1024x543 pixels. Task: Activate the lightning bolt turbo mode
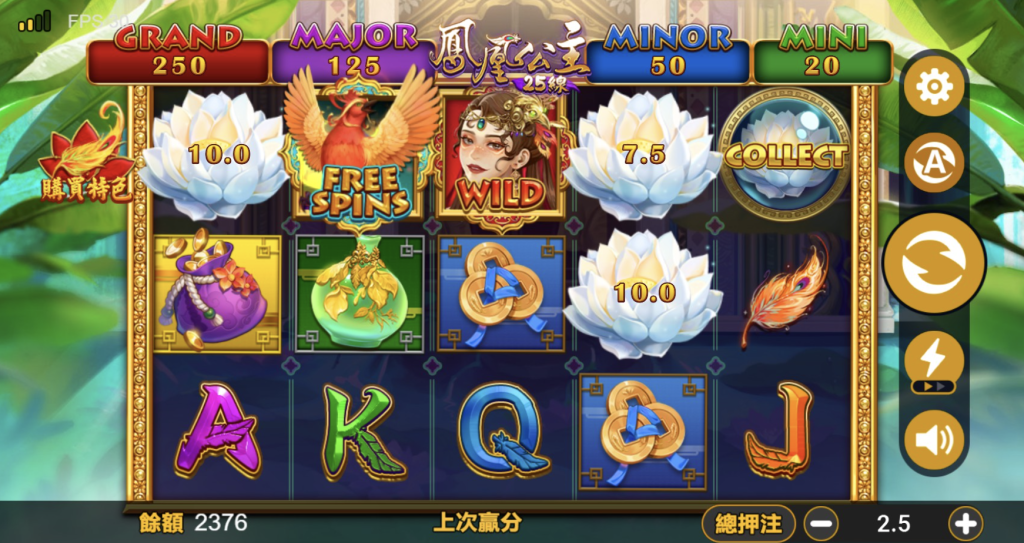tap(934, 360)
